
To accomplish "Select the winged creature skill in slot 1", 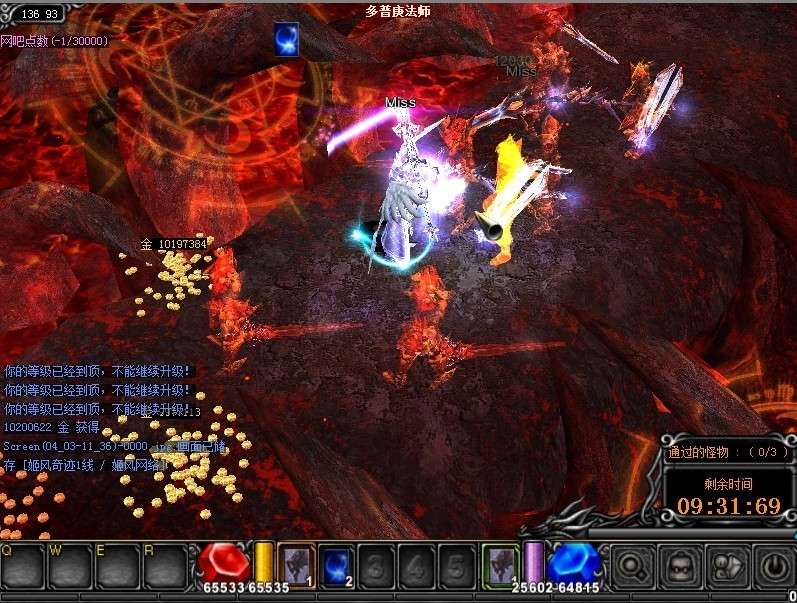I will pyautogui.click(x=296, y=564).
